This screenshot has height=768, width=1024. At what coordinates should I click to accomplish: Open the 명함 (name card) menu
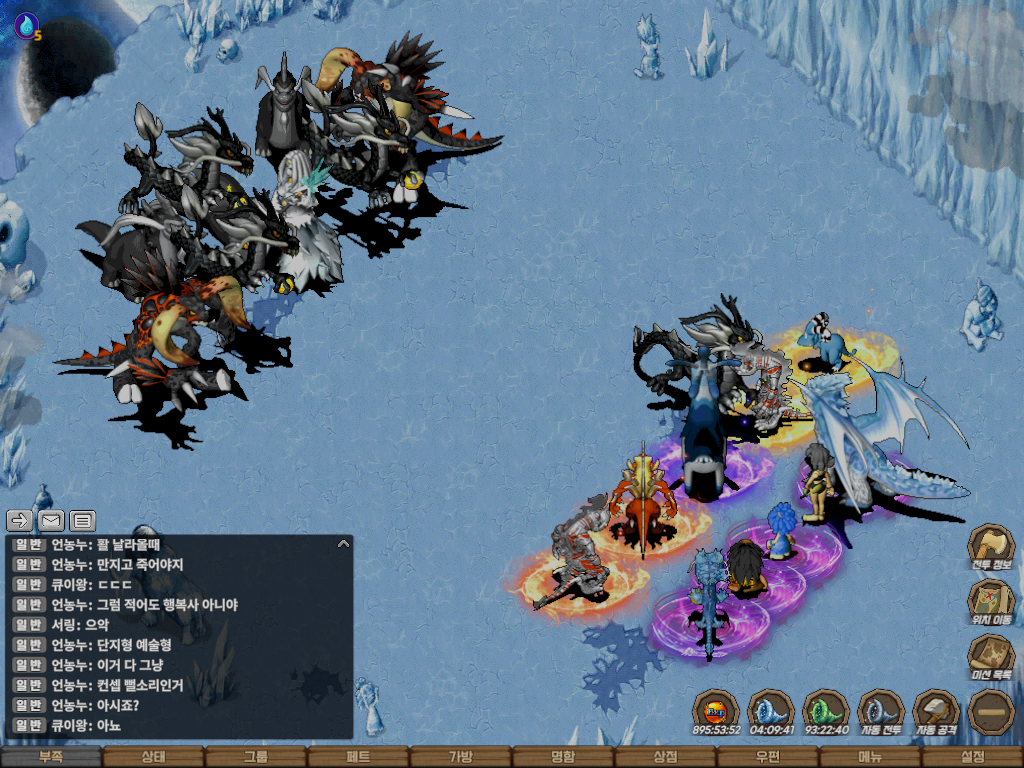(x=563, y=758)
